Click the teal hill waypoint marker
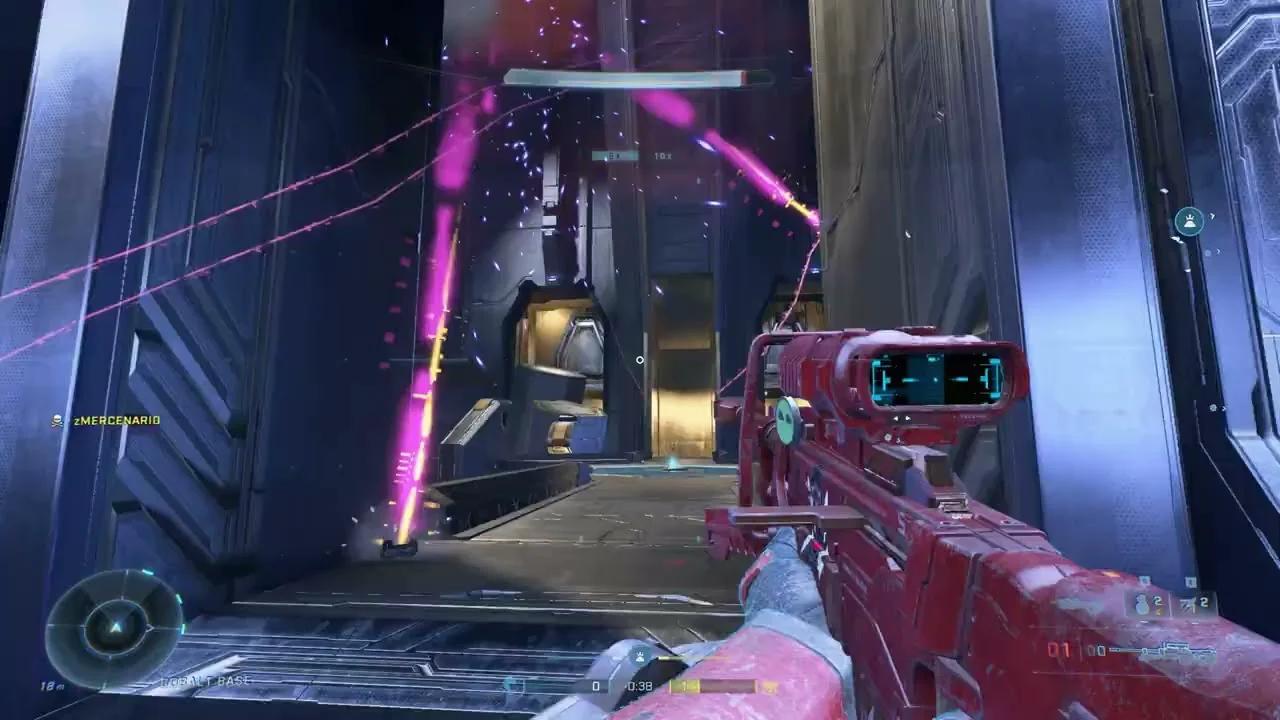The width and height of the screenshot is (1280, 720). coord(1189,220)
